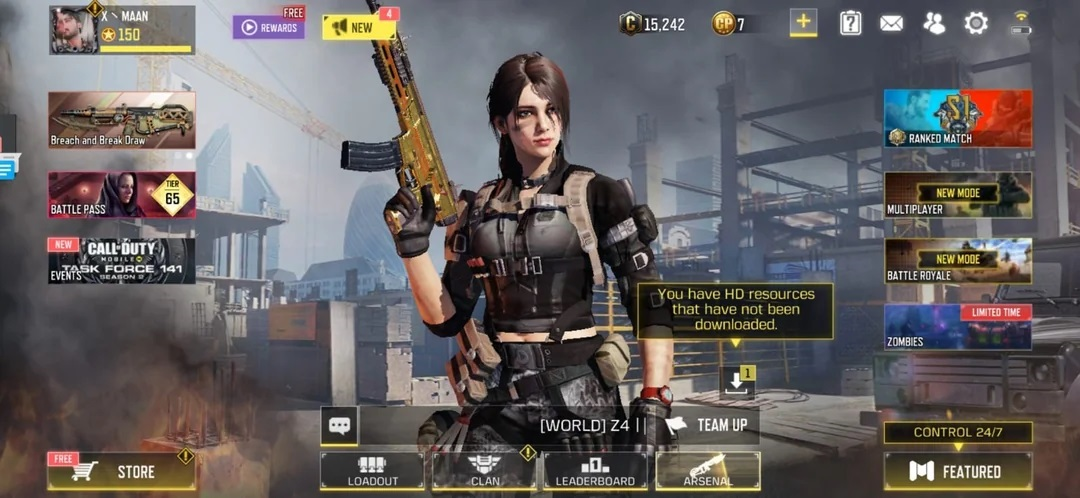
Task: Download the HD resources
Action: point(736,381)
